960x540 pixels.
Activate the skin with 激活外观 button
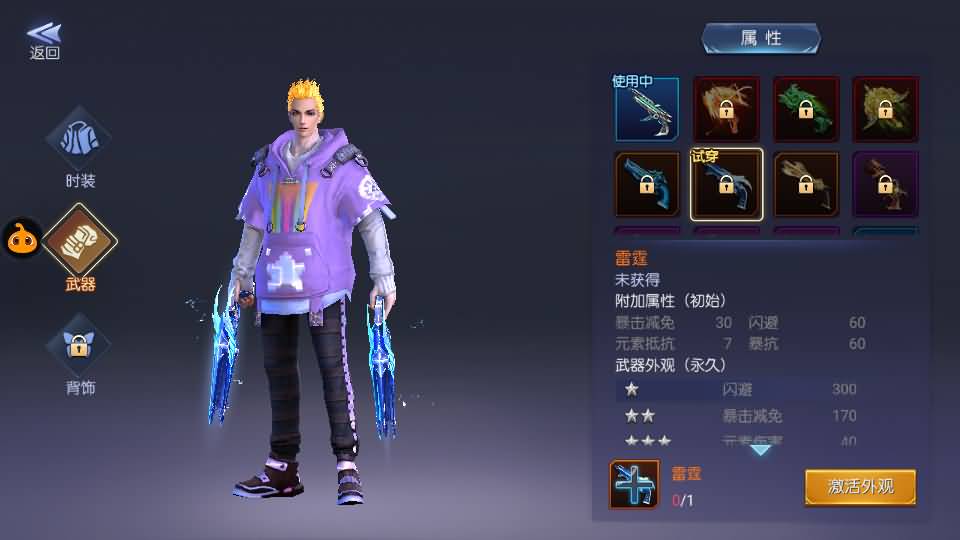(x=860, y=487)
